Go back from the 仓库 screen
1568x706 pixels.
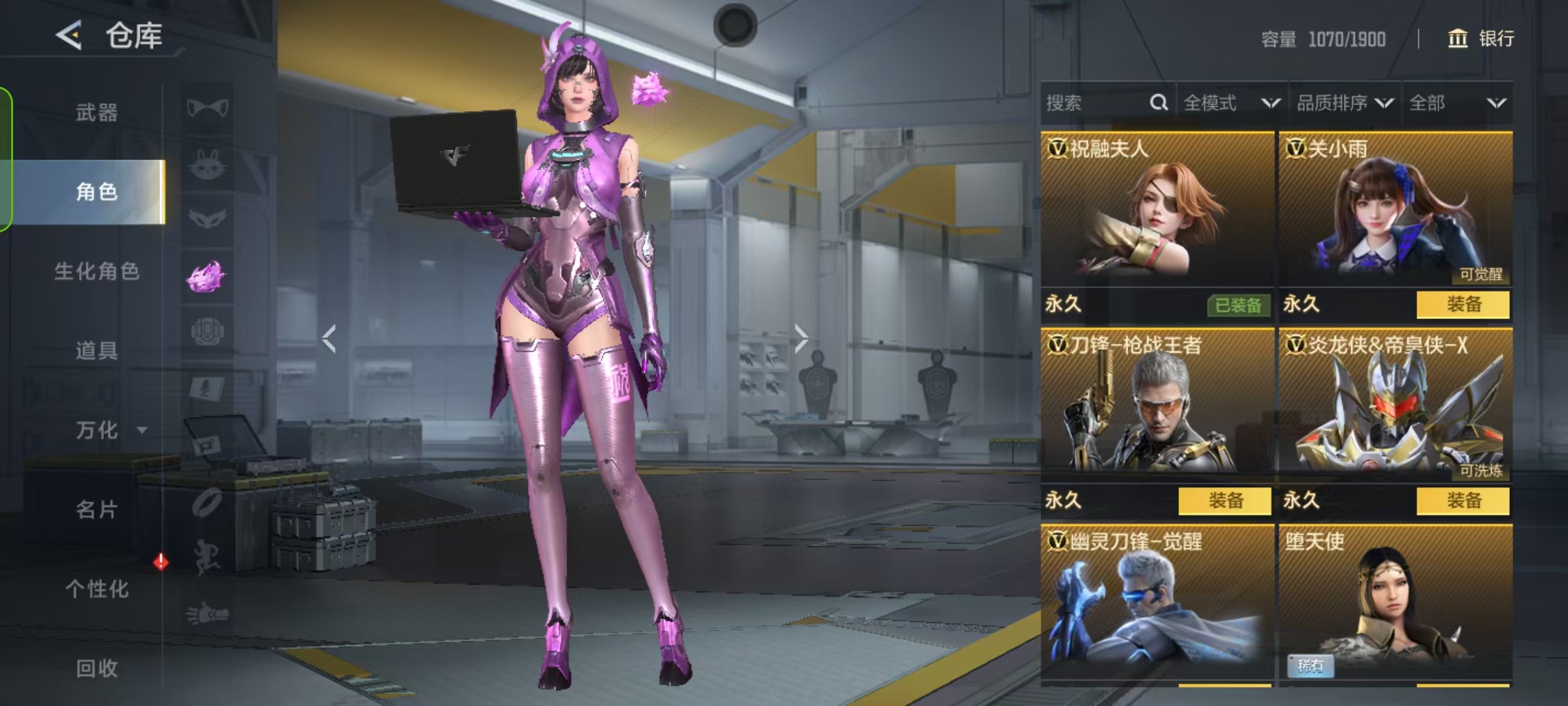click(x=69, y=35)
